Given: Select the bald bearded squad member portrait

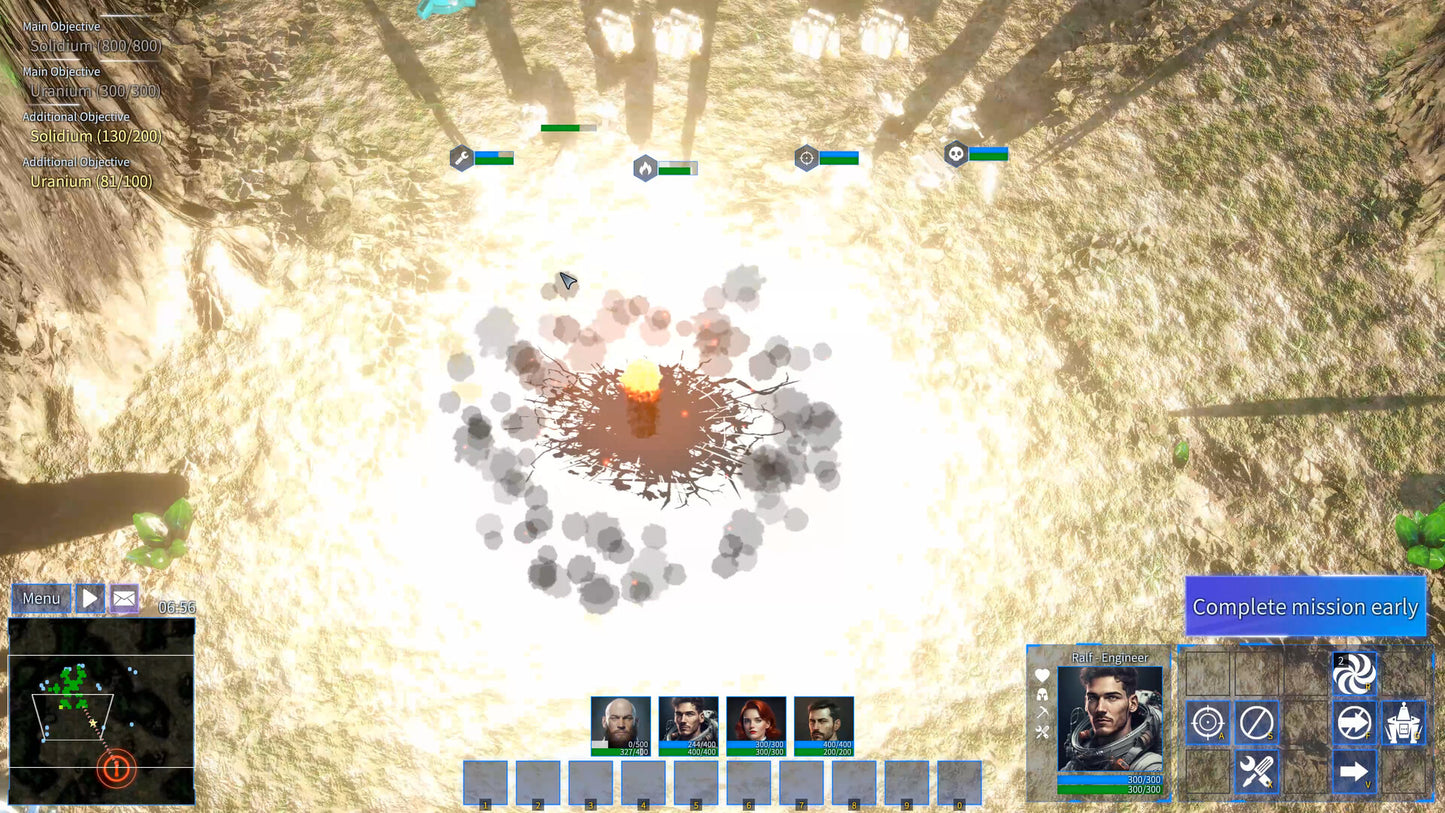Looking at the screenshot, I should coord(620,726).
